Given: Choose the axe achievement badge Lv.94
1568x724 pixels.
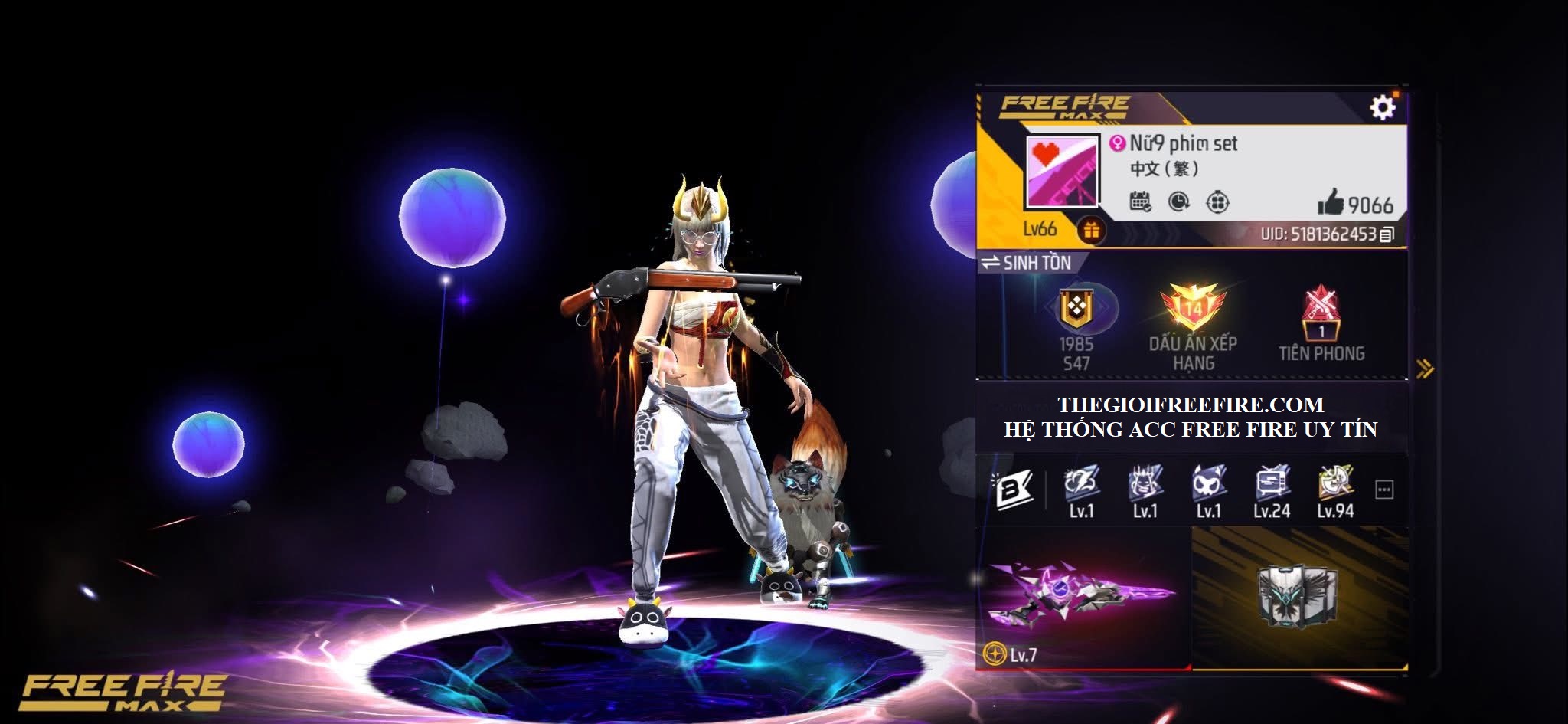Looking at the screenshot, I should [1336, 483].
